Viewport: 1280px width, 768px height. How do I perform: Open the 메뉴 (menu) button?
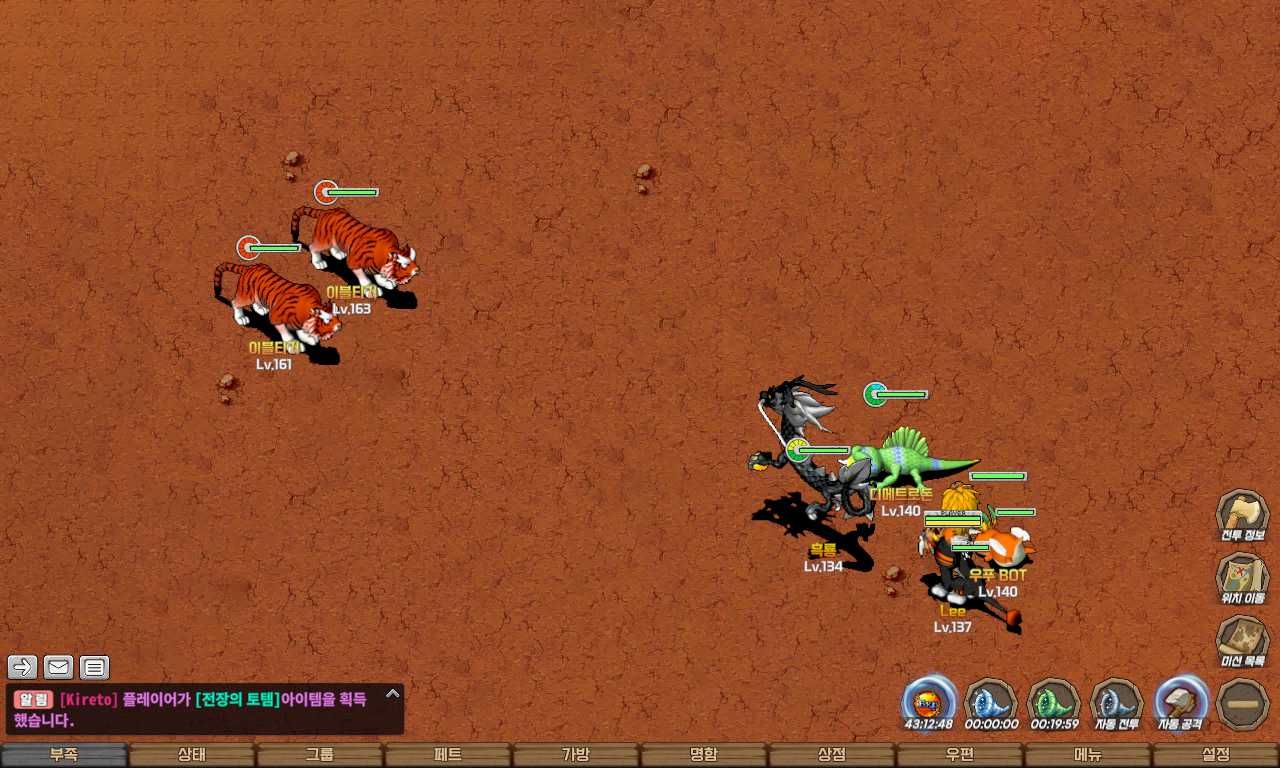1088,755
